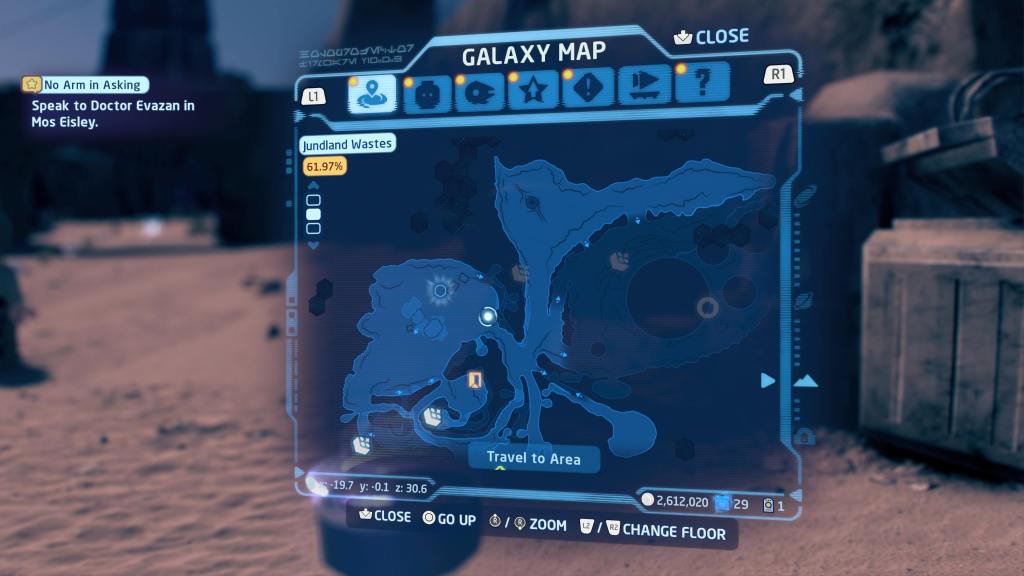The image size is (1024, 576).
Task: Select the highlighted middle floor indicator
Action: tap(314, 214)
